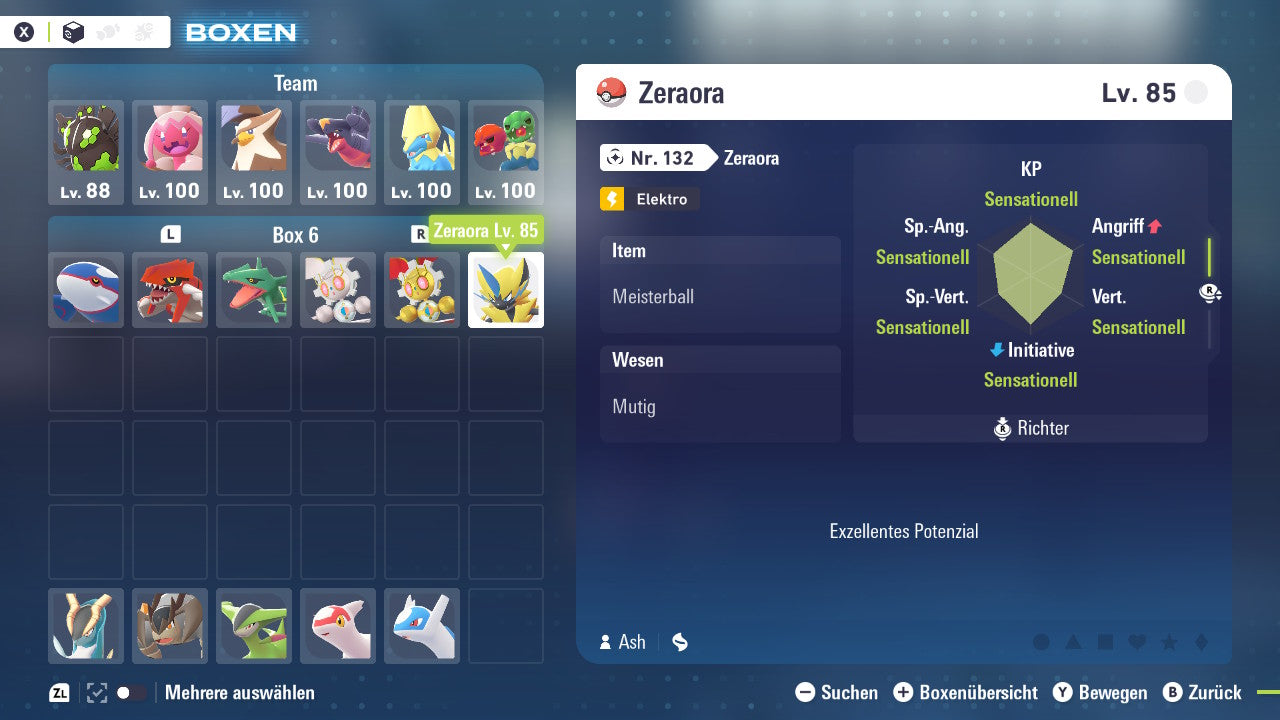The image size is (1280, 720).
Task: Select the Box 6 tab header
Action: tap(295, 234)
